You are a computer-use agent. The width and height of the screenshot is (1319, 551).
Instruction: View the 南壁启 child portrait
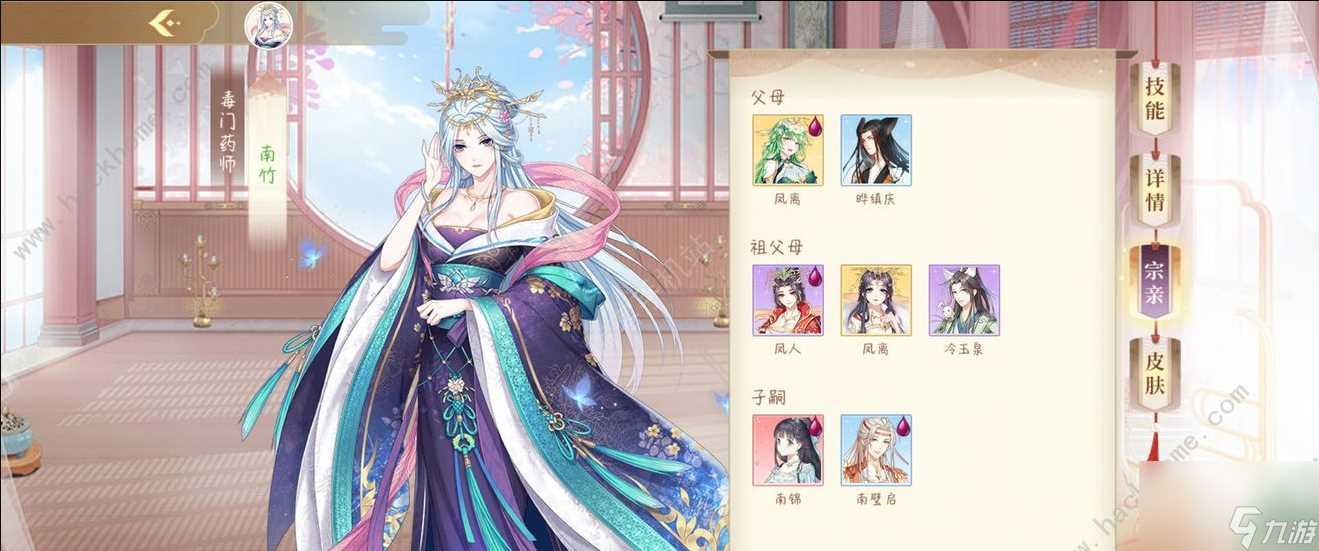click(x=876, y=450)
